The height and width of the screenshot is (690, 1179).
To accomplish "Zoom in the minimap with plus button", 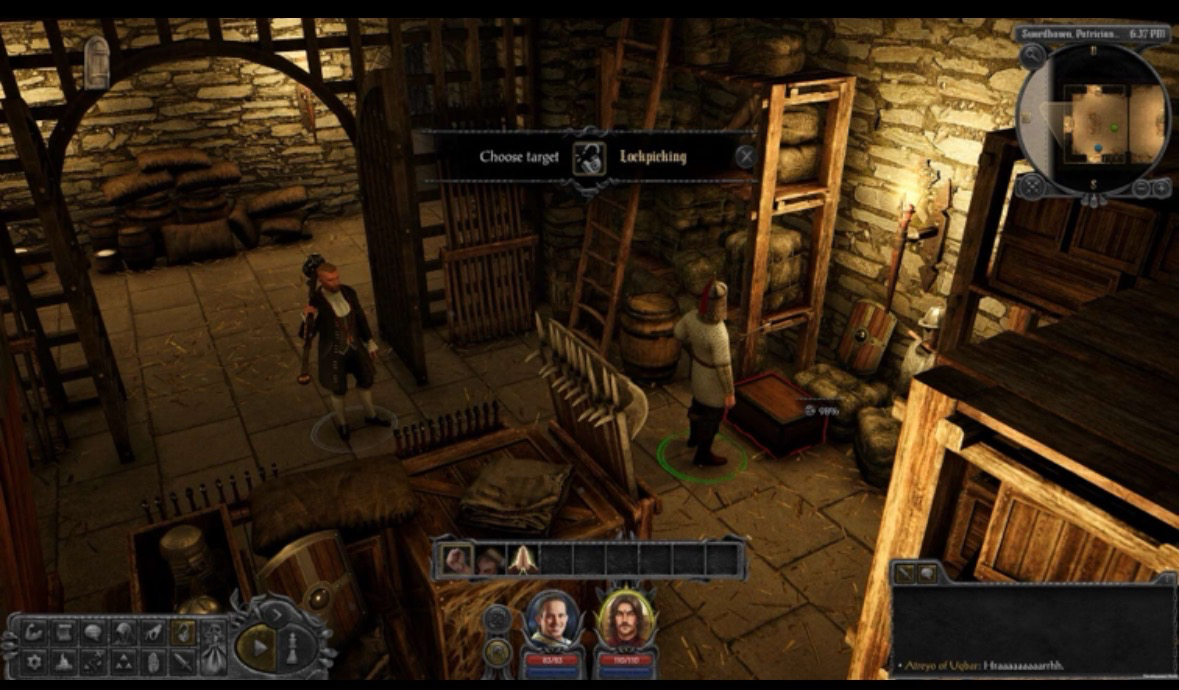I will pos(1162,187).
